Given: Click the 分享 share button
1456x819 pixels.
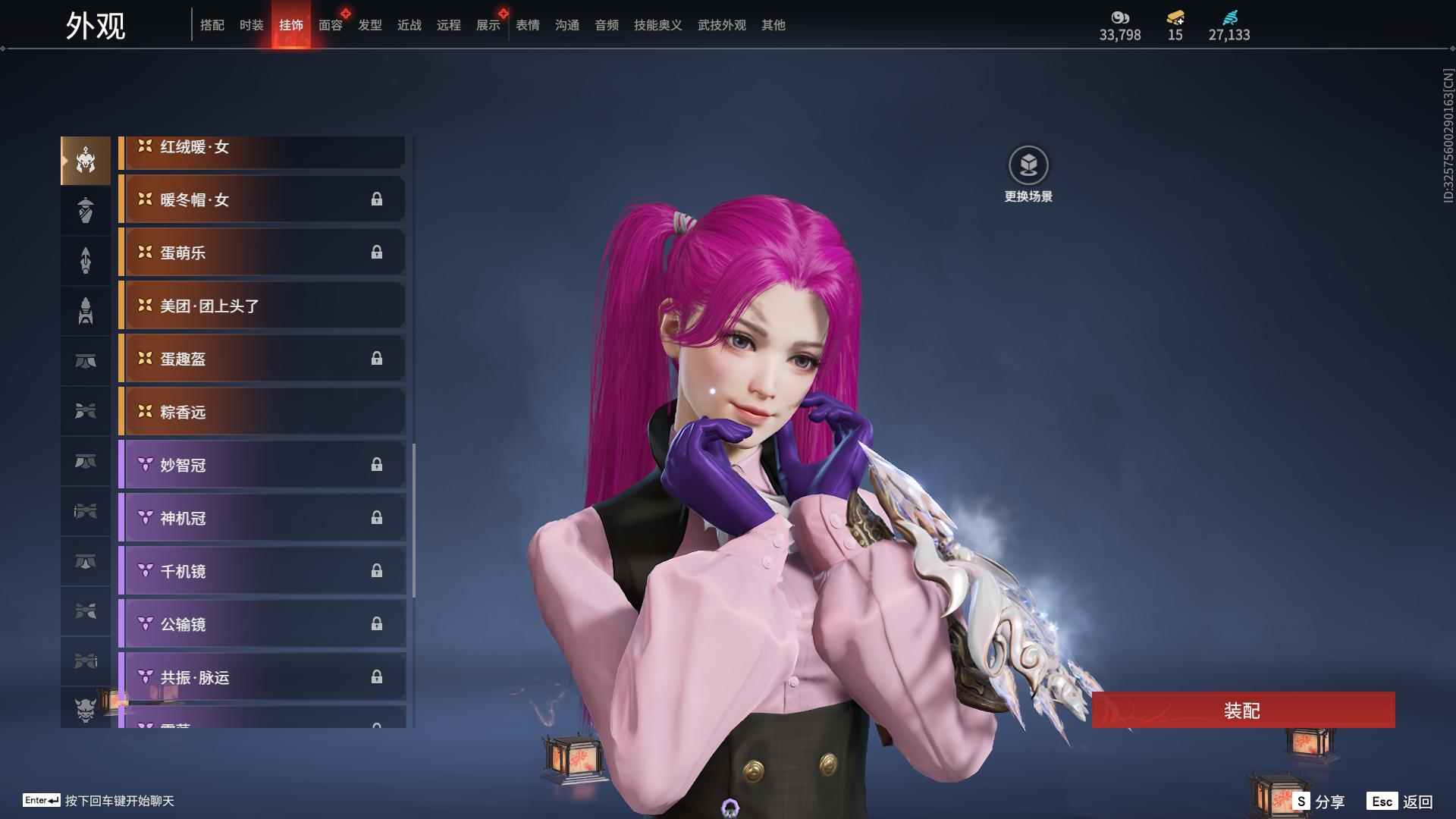Looking at the screenshot, I should [1319, 801].
